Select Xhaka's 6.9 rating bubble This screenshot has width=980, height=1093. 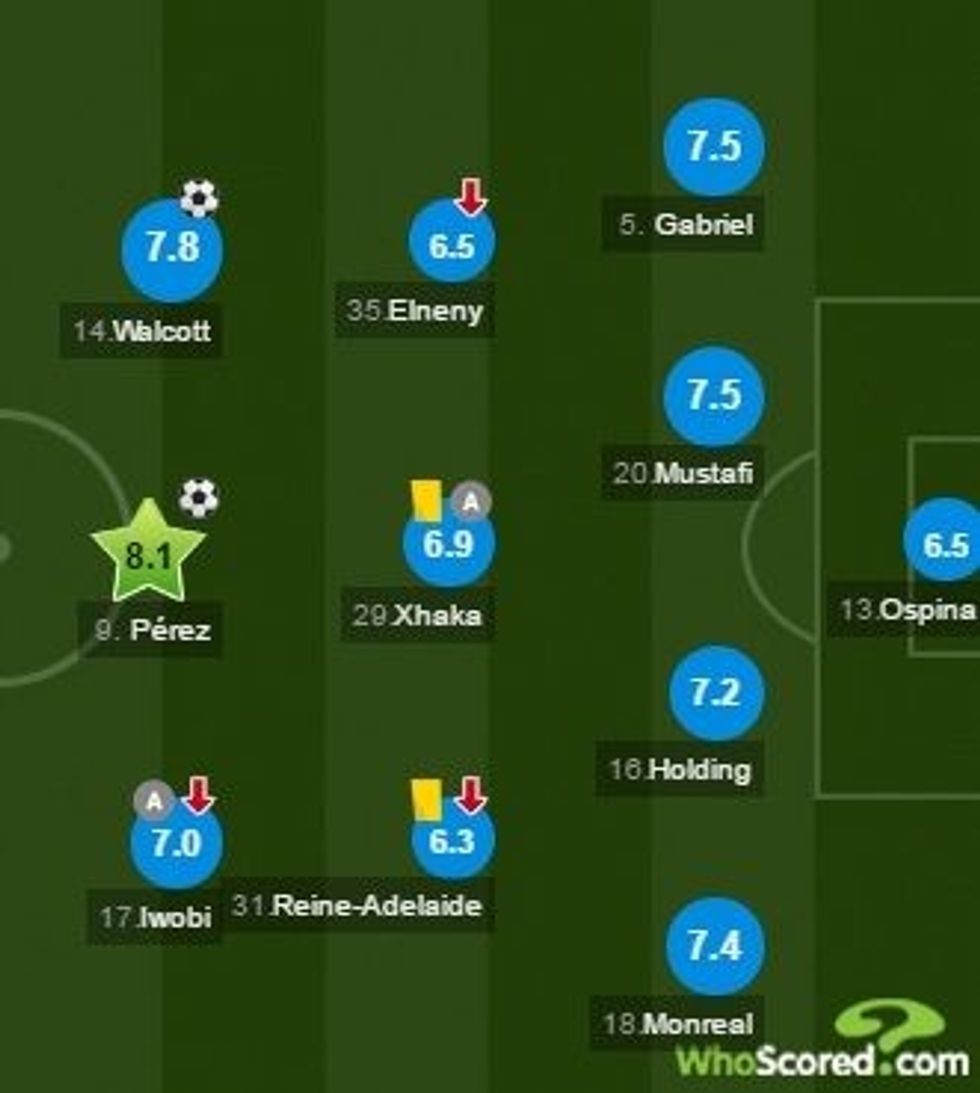coord(448,544)
